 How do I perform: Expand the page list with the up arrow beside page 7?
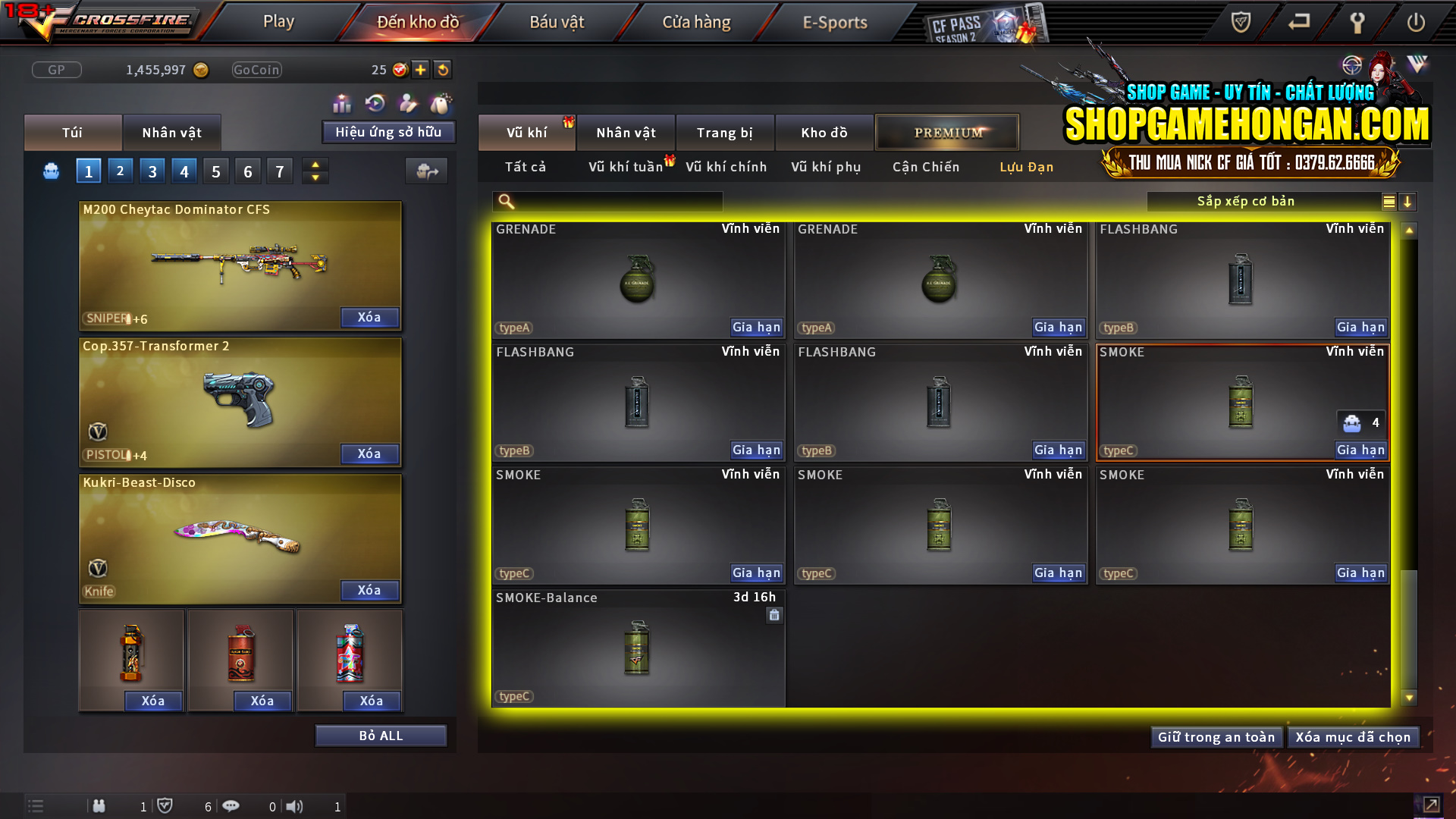[x=315, y=165]
